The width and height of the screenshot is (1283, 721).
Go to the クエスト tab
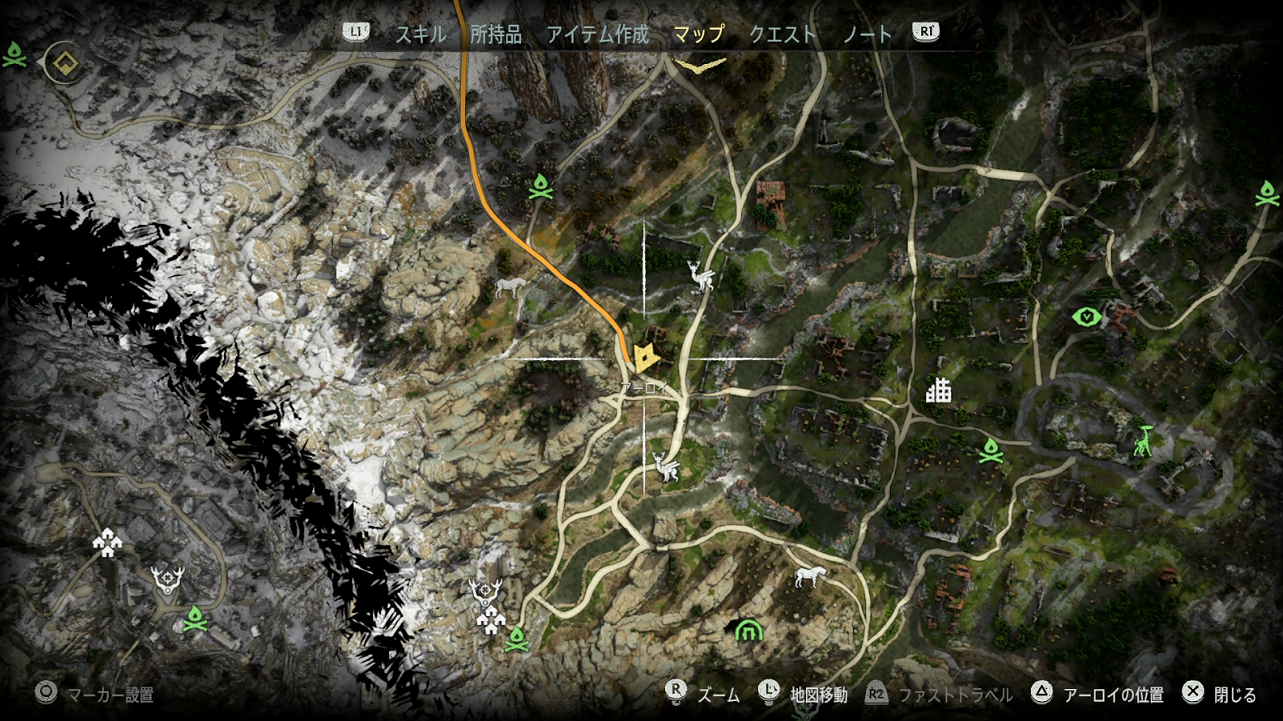(782, 34)
